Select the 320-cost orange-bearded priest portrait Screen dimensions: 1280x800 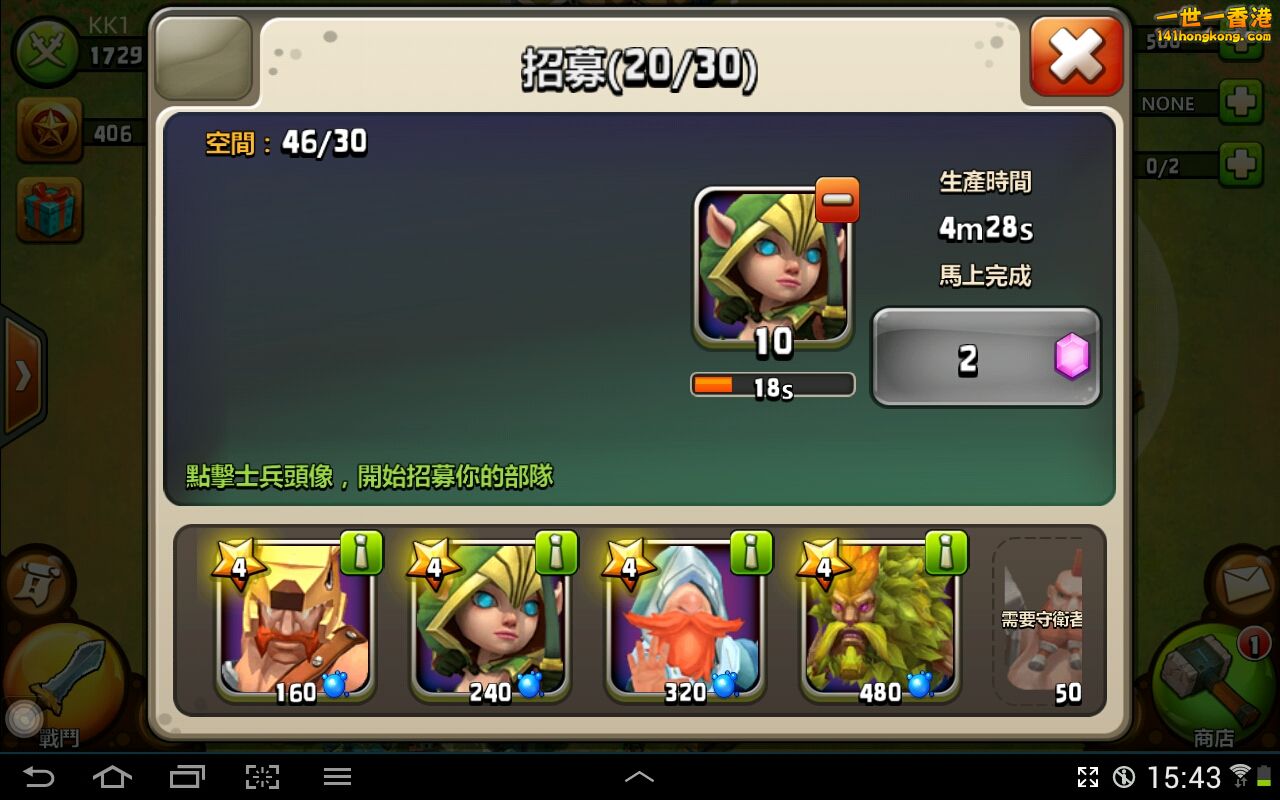coord(684,625)
